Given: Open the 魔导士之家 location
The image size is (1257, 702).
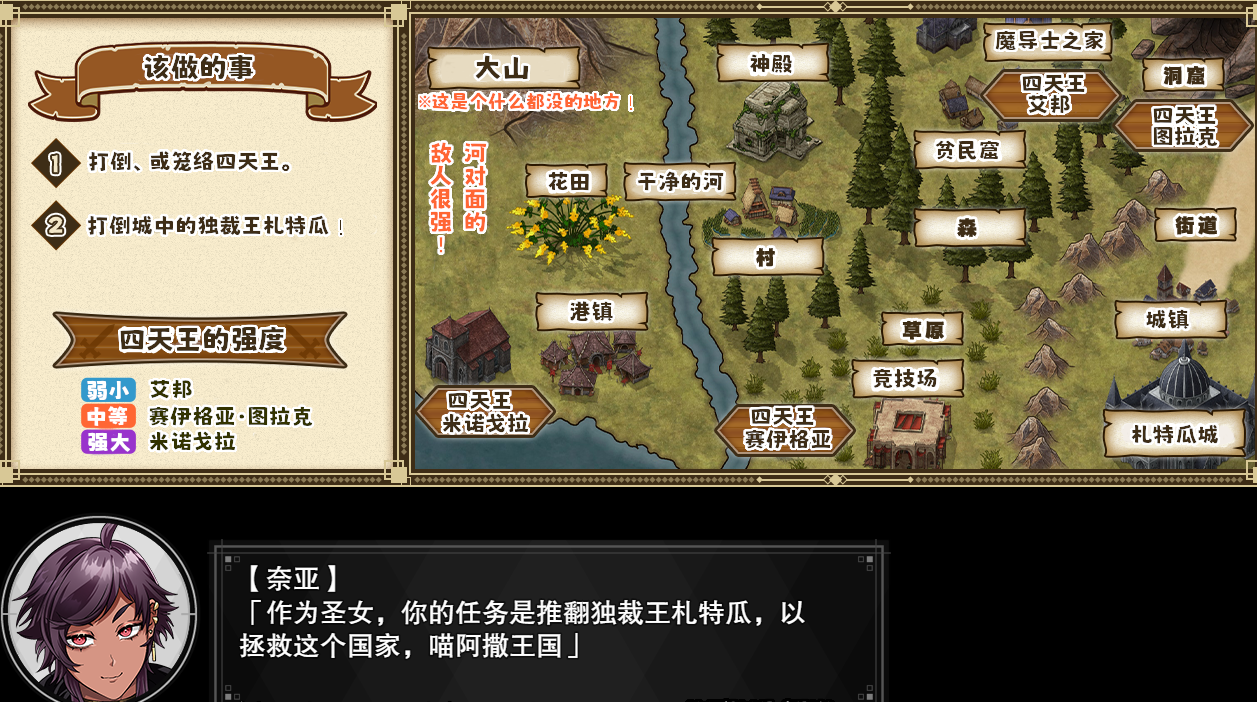Looking at the screenshot, I should tap(1048, 41).
